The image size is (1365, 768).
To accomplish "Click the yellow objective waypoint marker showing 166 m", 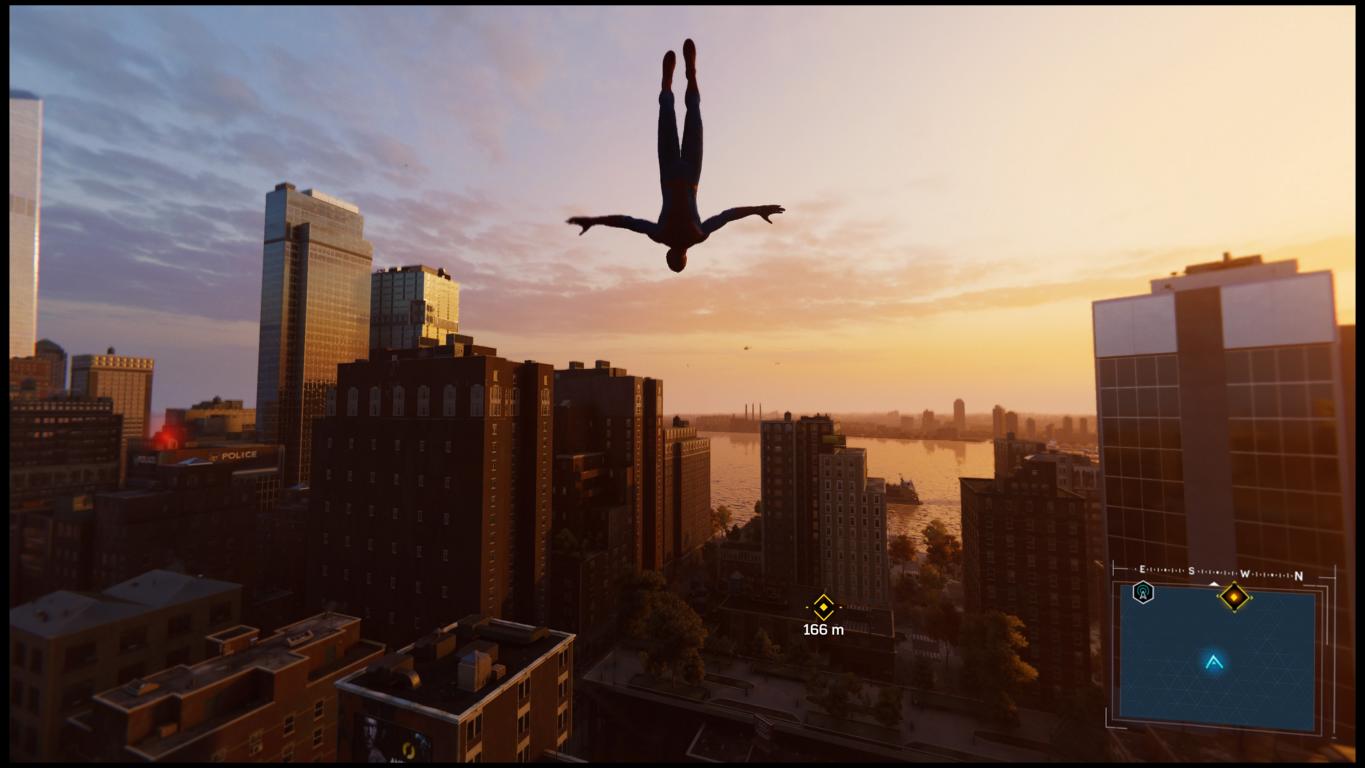I will click(823, 606).
